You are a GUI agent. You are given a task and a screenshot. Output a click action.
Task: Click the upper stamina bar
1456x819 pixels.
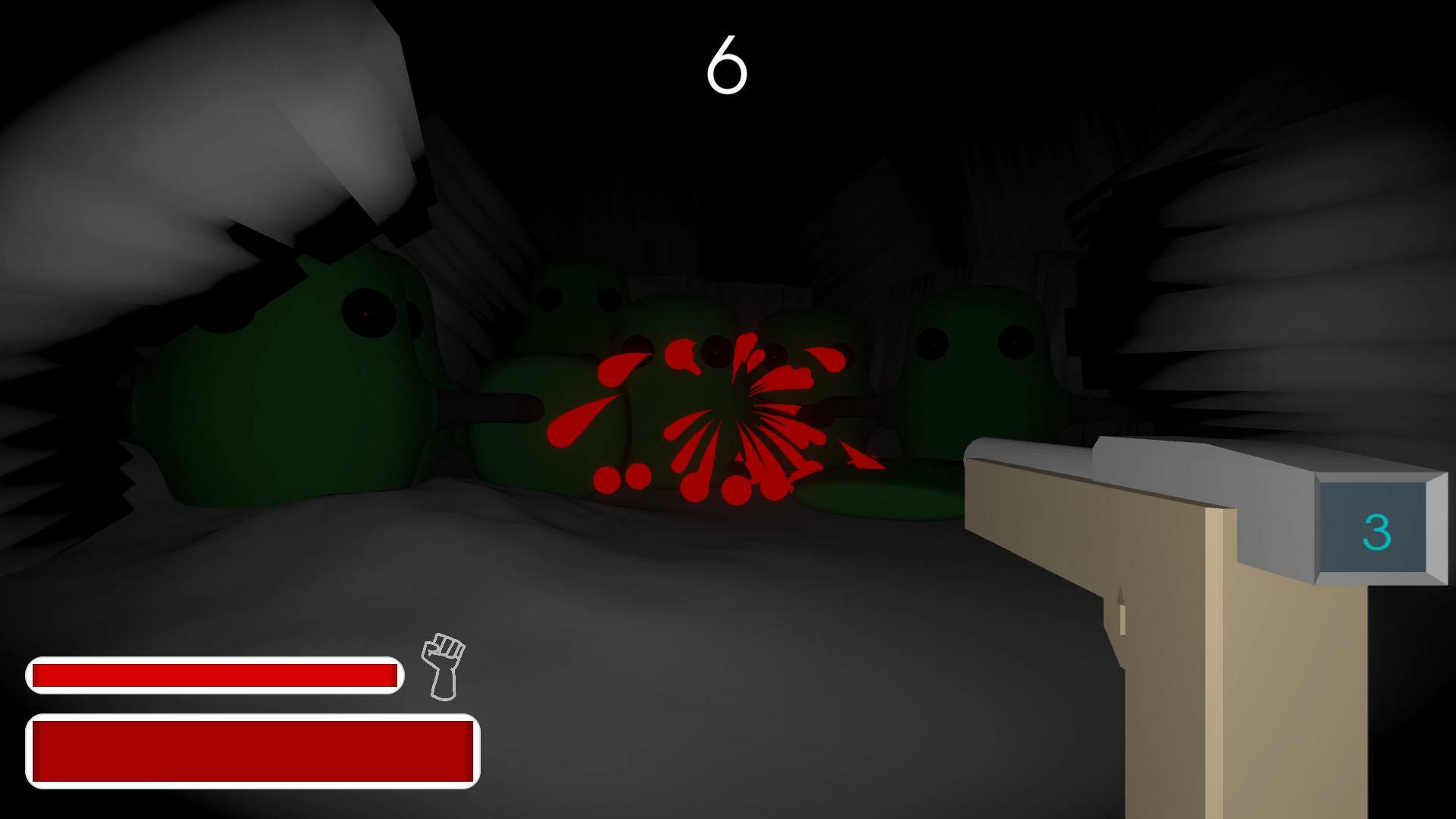(215, 672)
